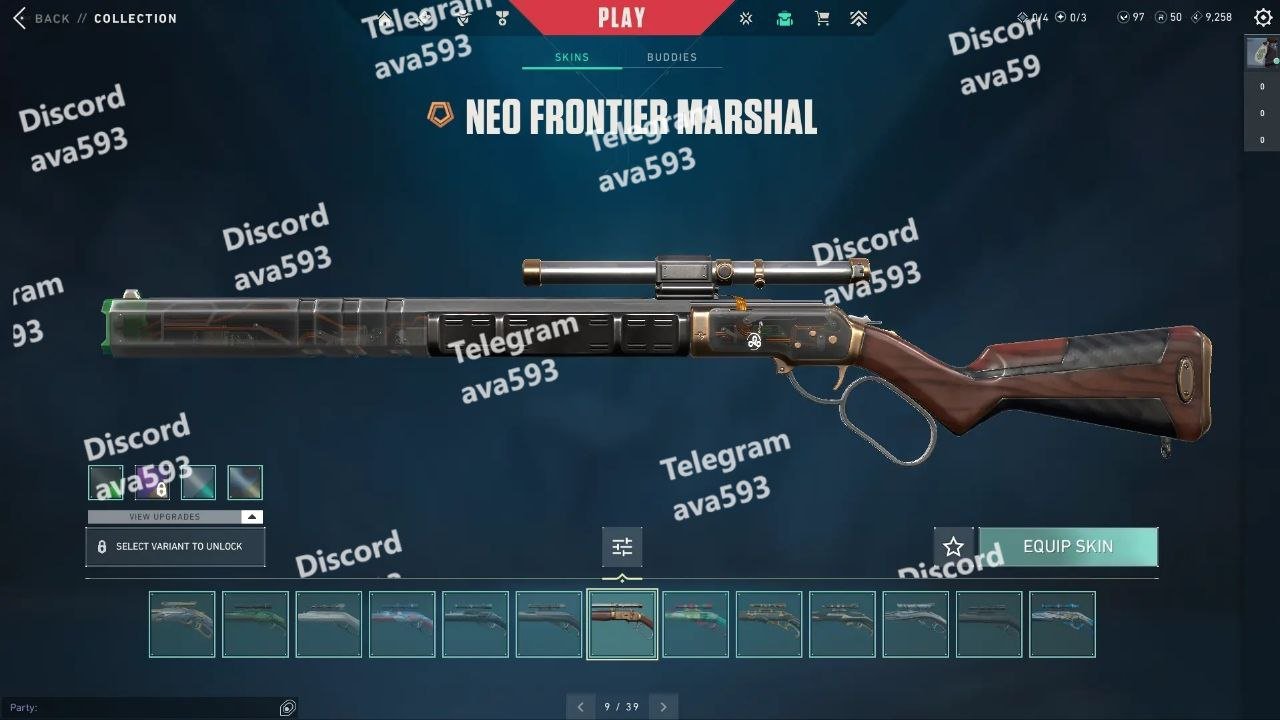Screen dimensions: 1280x720
Task: Open the filter sliders button
Action: coord(622,547)
